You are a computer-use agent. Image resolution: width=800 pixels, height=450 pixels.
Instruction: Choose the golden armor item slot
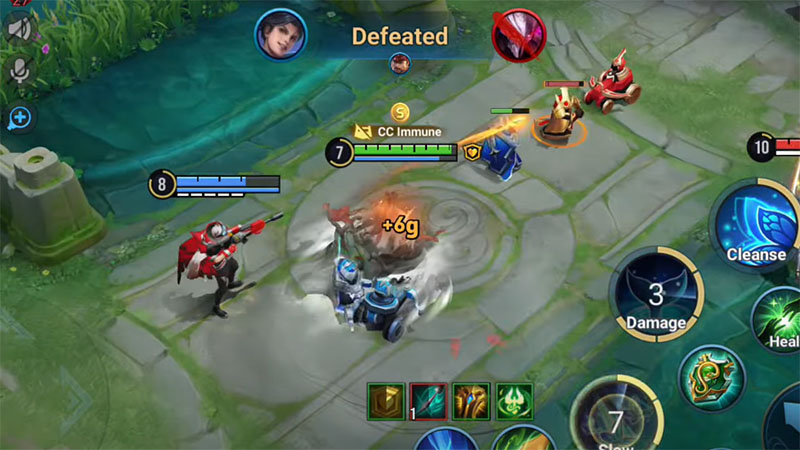pos(471,400)
